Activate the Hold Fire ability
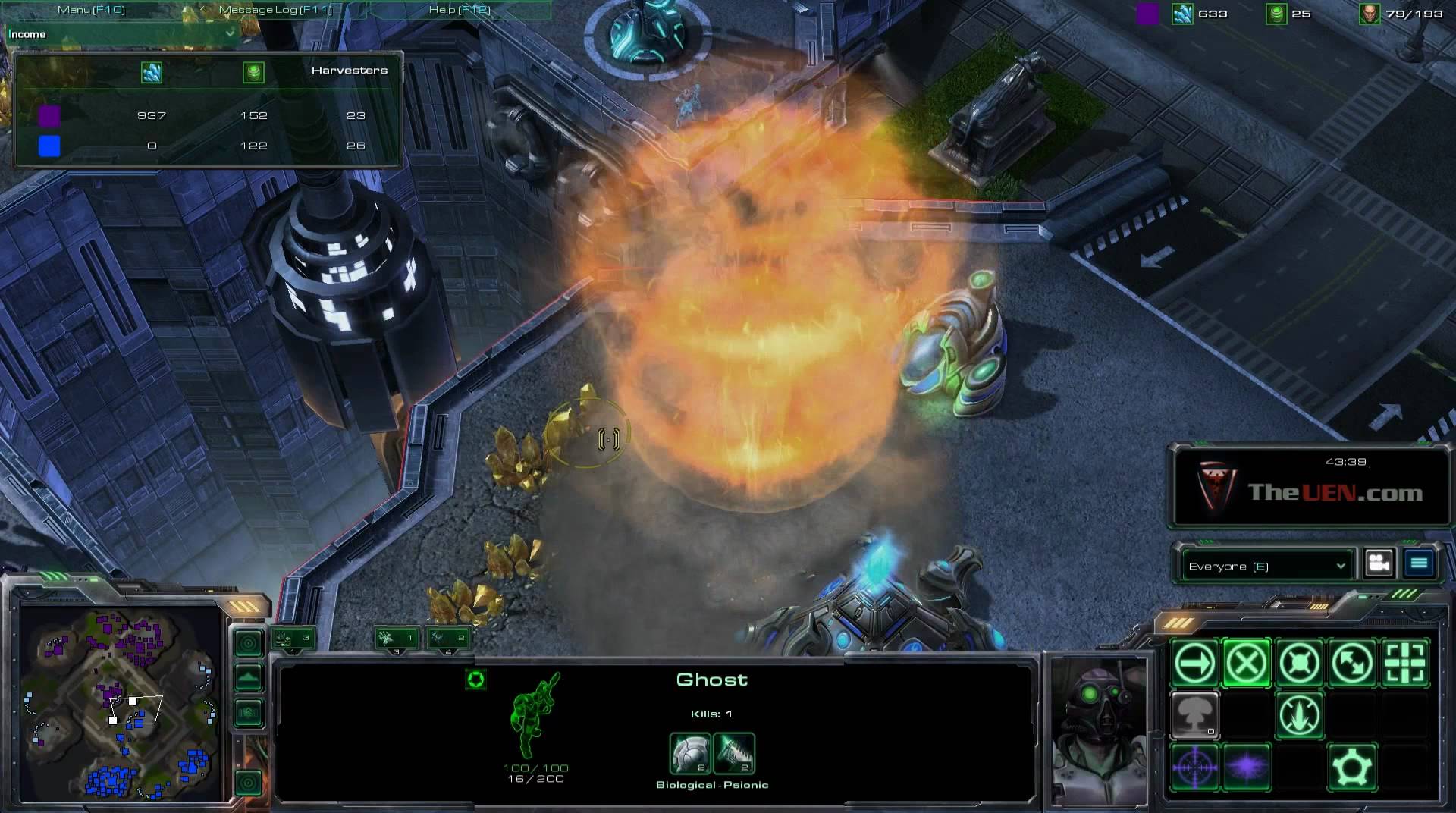 1299,715
